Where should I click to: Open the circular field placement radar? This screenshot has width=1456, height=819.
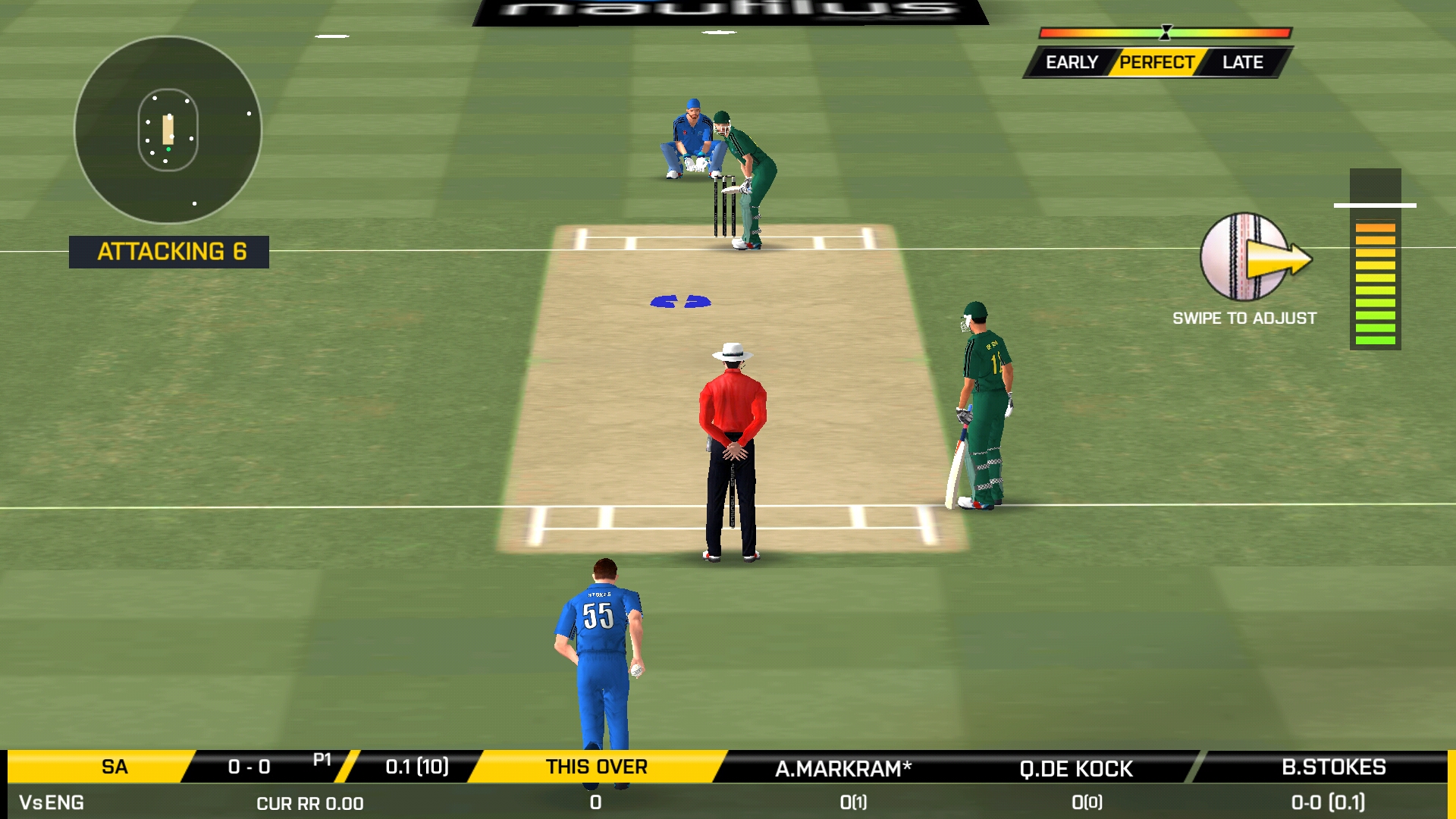(168, 130)
